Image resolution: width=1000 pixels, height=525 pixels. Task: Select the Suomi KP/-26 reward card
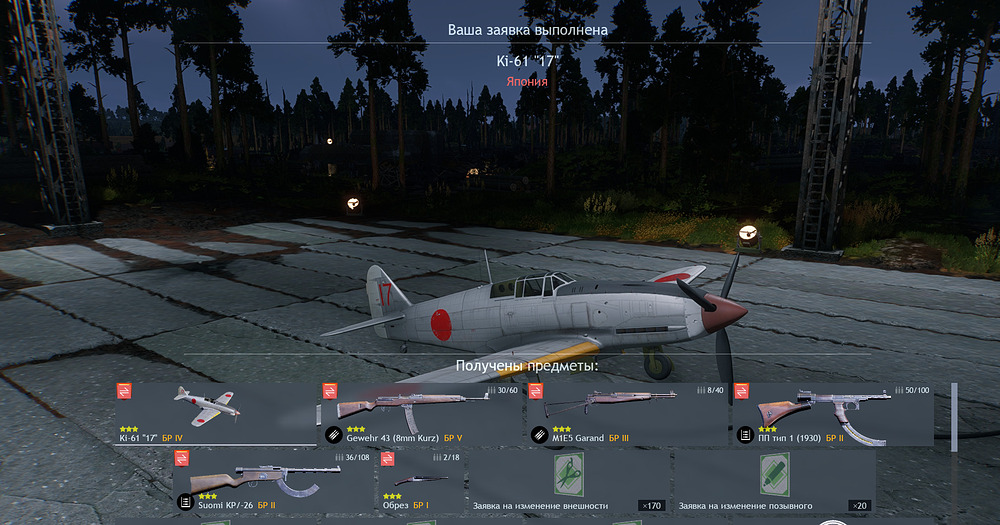(x=272, y=481)
